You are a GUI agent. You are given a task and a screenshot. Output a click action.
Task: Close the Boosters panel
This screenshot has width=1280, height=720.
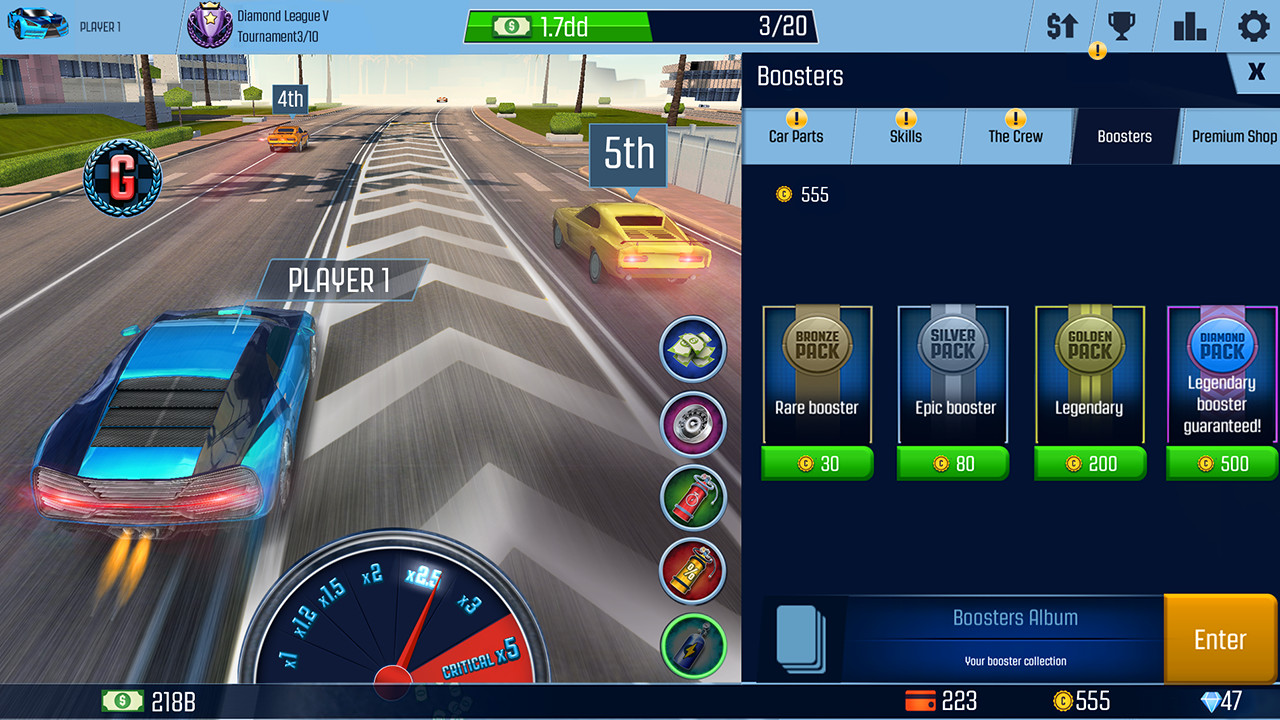1257,72
